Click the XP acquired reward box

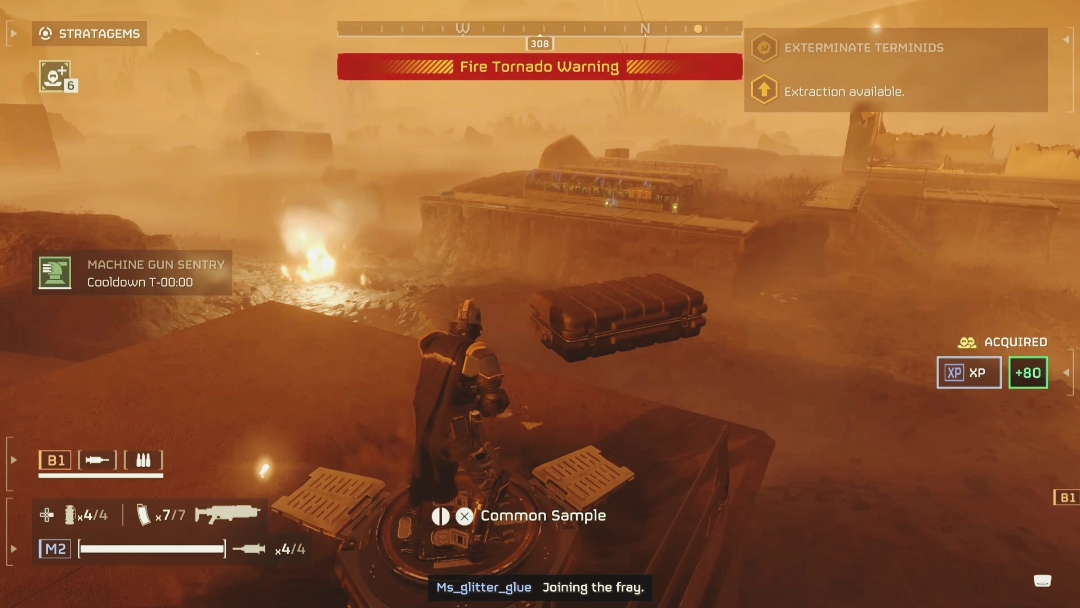click(968, 373)
